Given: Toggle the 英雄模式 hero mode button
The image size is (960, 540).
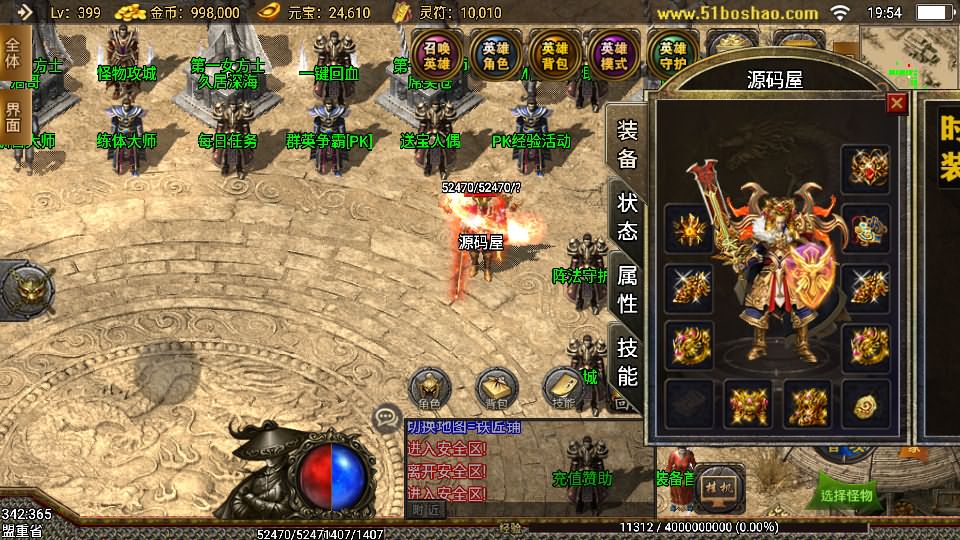Looking at the screenshot, I should [x=613, y=55].
